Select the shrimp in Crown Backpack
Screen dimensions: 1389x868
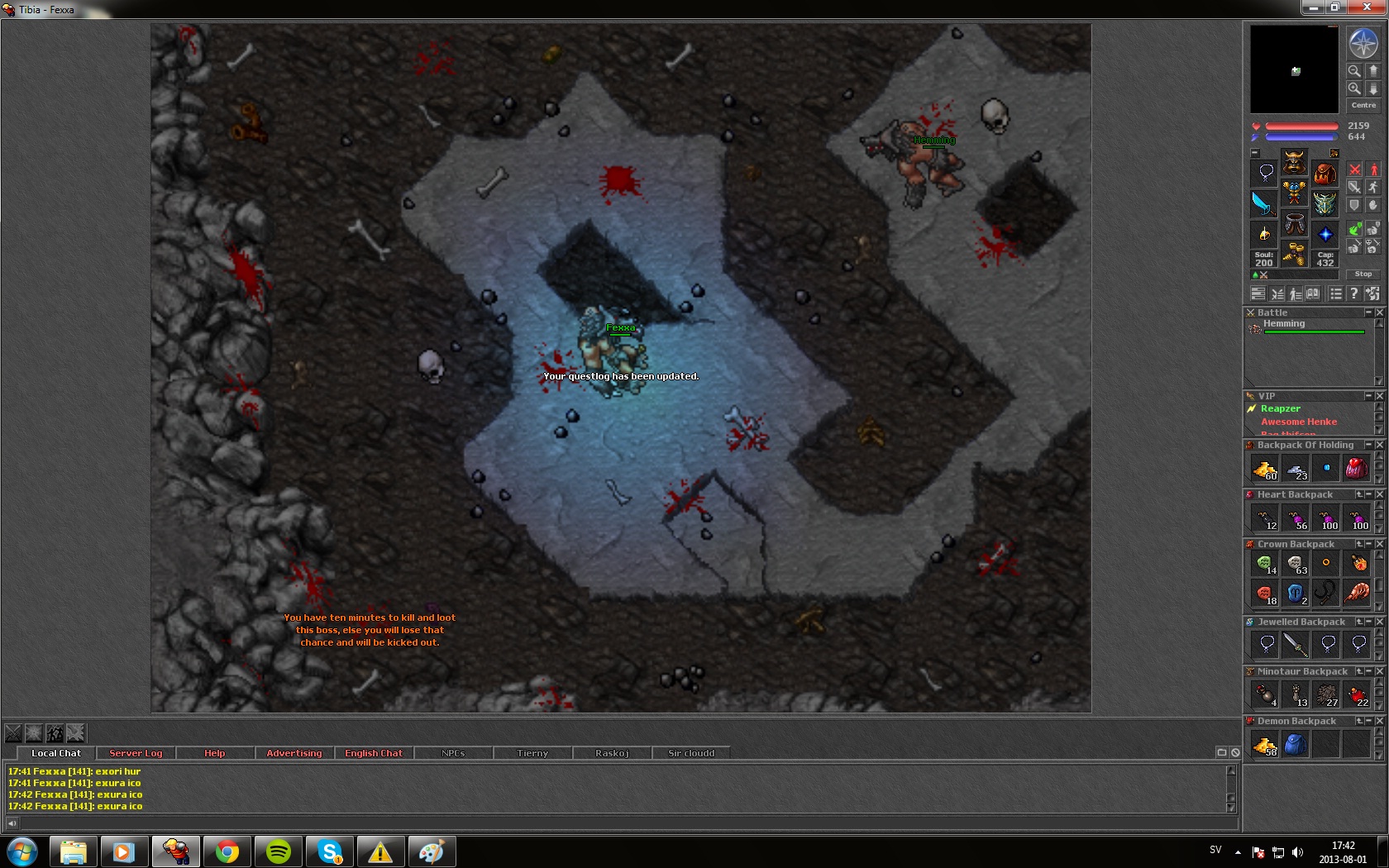tap(1358, 592)
